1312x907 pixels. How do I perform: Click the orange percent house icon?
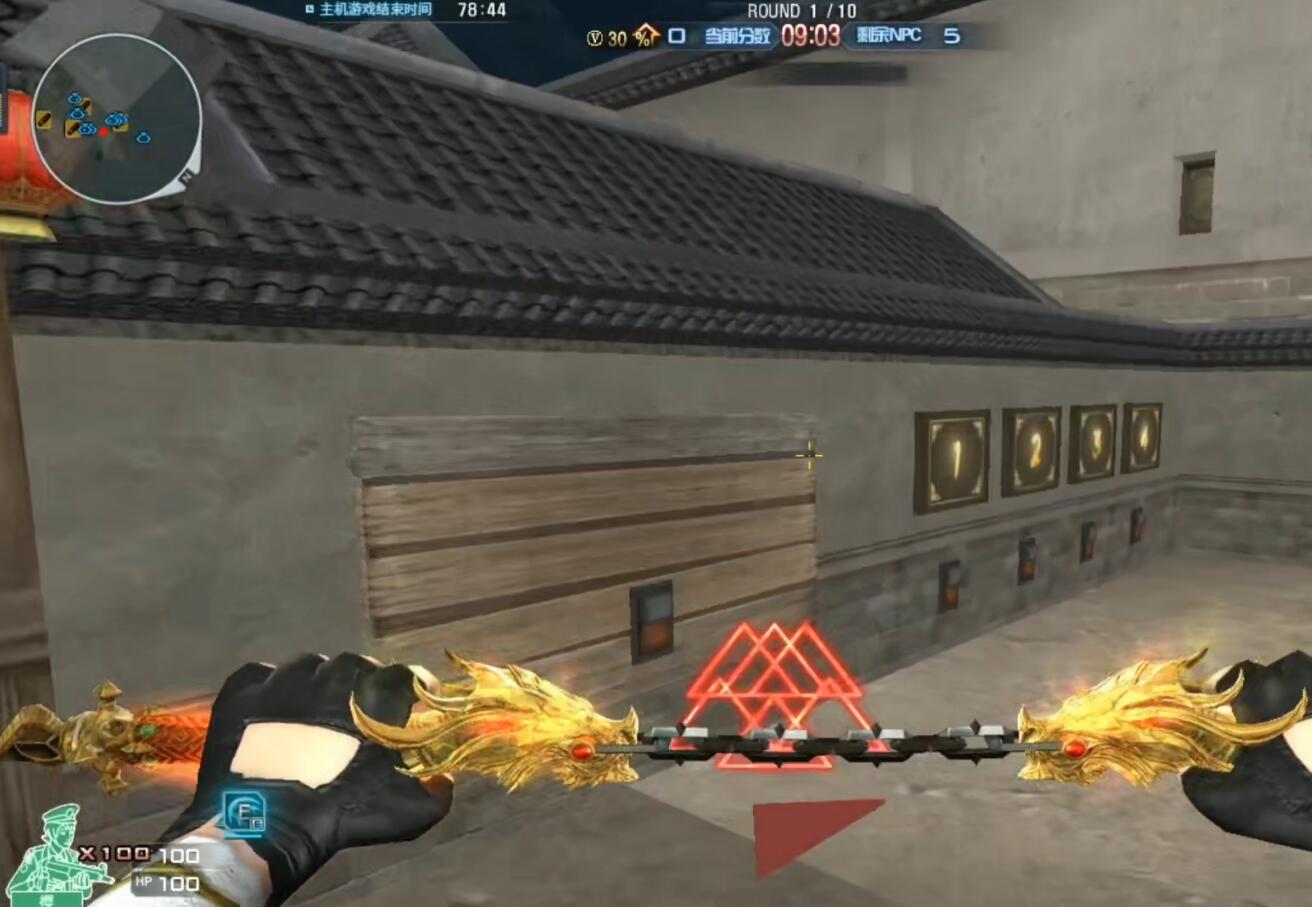click(x=646, y=37)
